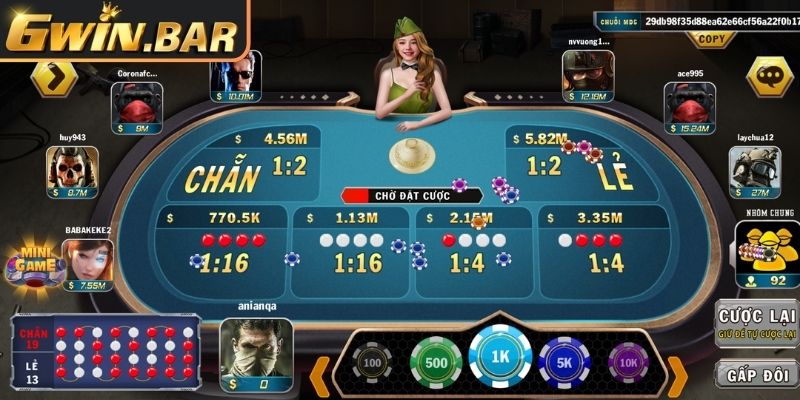Double the bet with GẤP ĐÔI
Screen dimensions: 800x400
coord(757,374)
